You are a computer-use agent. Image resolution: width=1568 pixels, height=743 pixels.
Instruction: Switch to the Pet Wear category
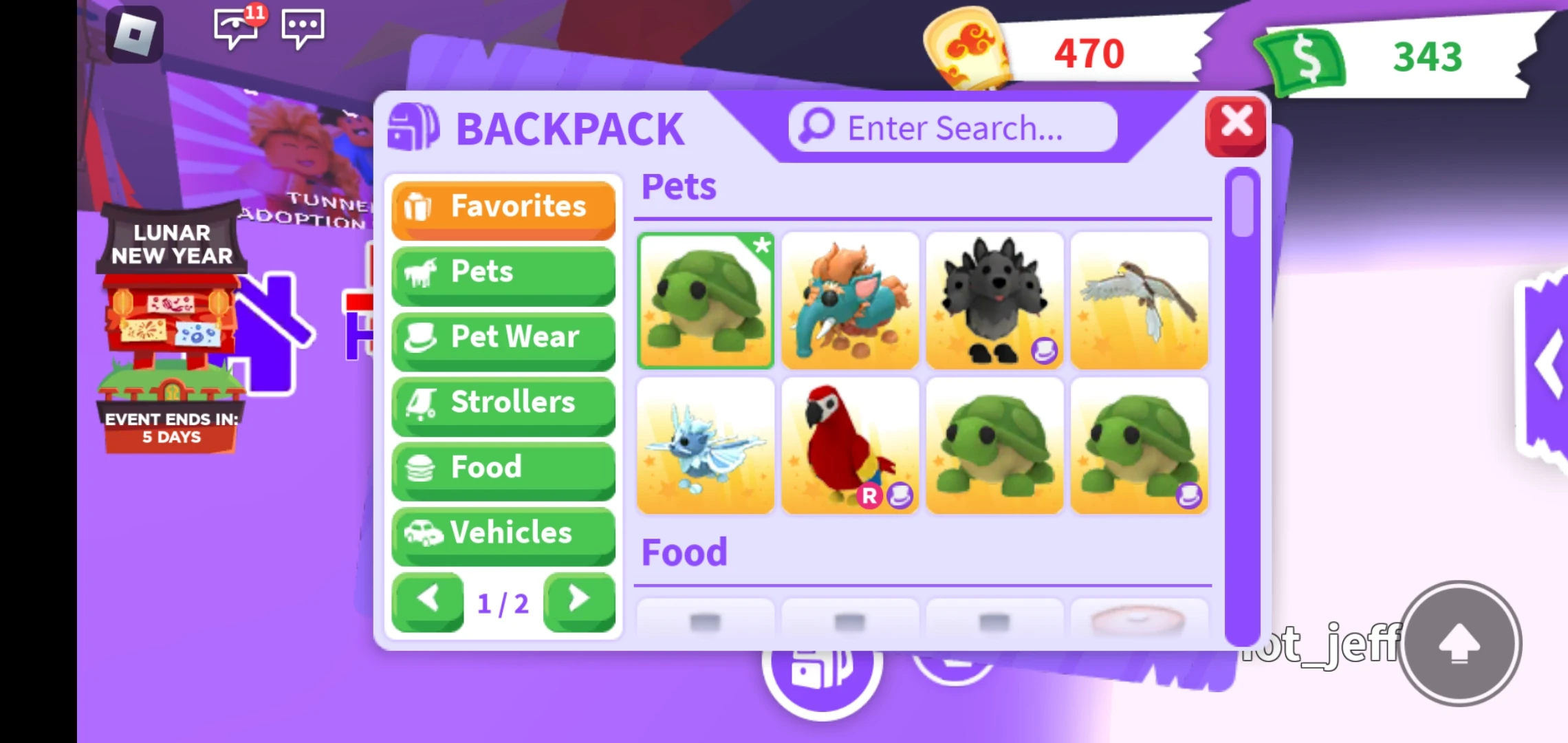pos(503,338)
